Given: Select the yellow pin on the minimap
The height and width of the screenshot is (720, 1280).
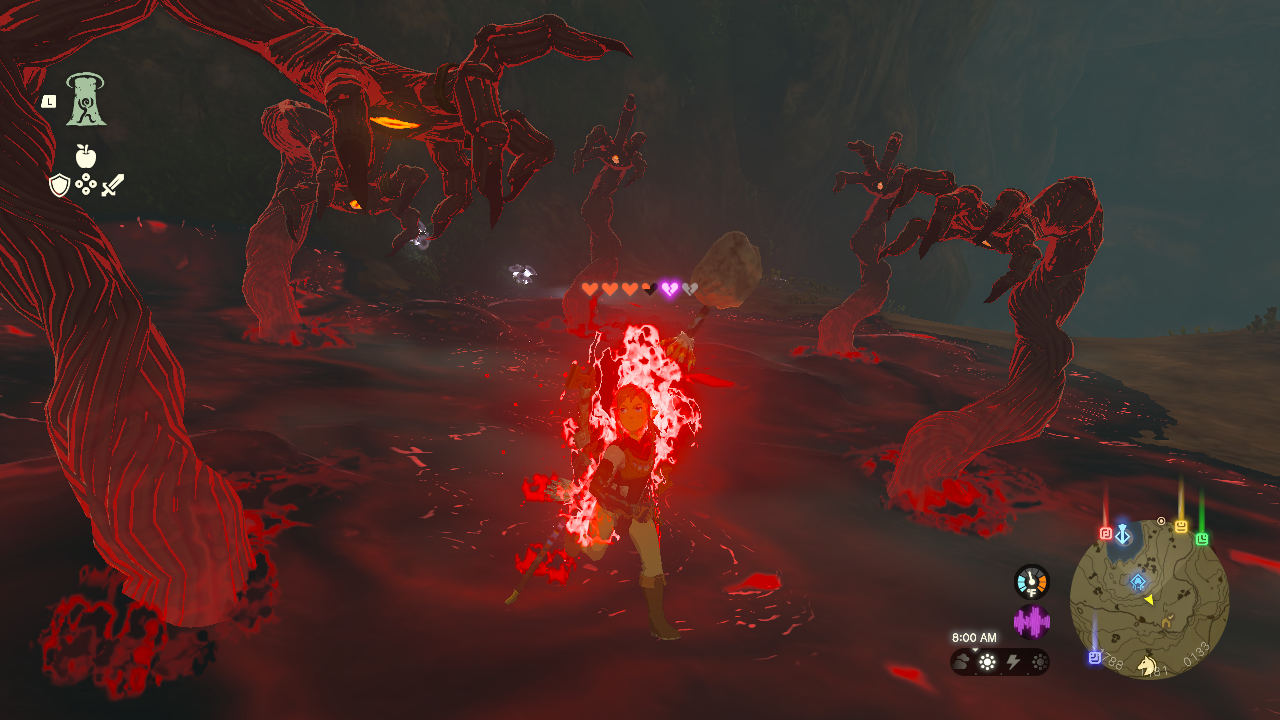Looking at the screenshot, I should click(1181, 527).
